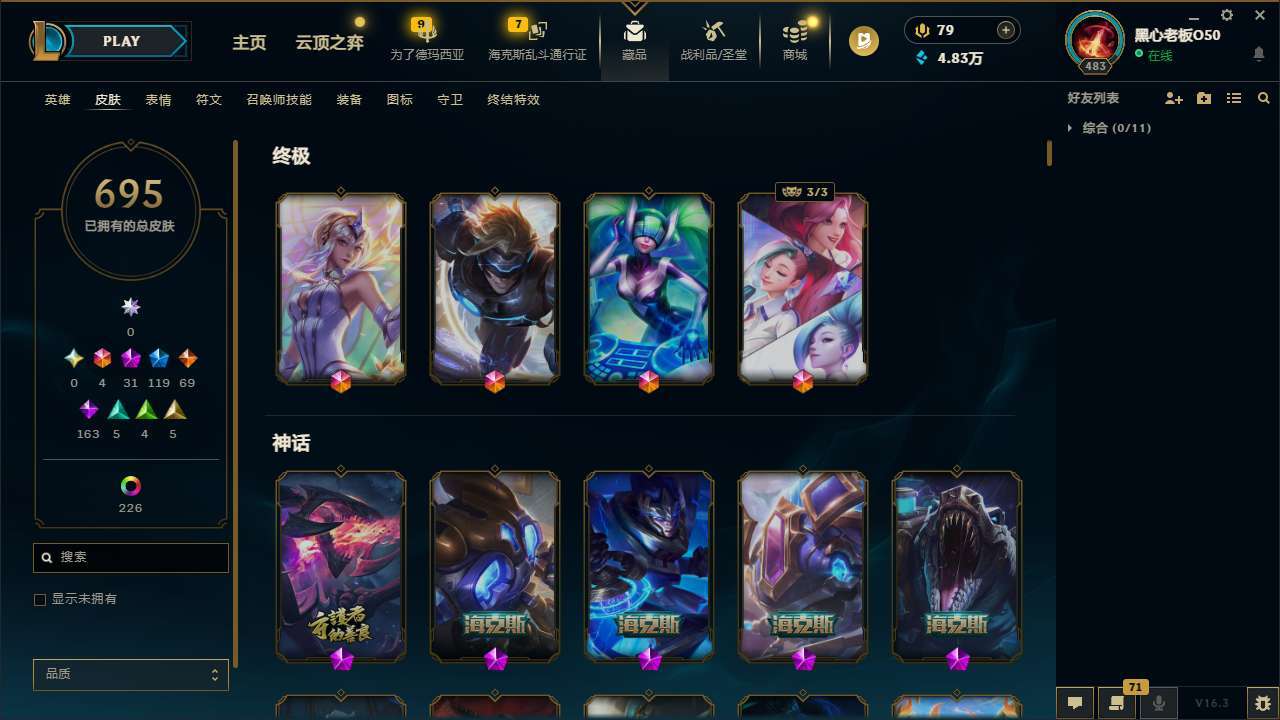The image size is (1280, 720).
Task: Open the missions journal icon with 71 badge
Action: coord(1117,703)
